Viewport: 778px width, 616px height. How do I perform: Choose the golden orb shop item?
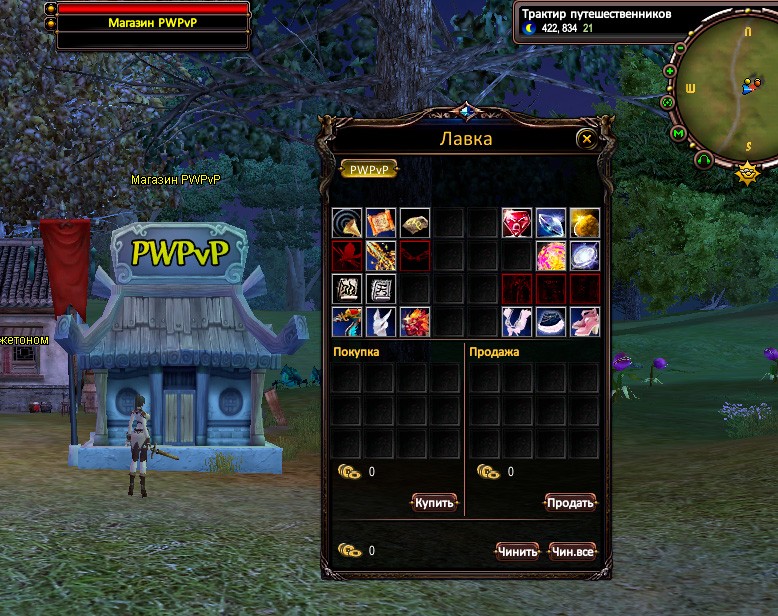(585, 223)
